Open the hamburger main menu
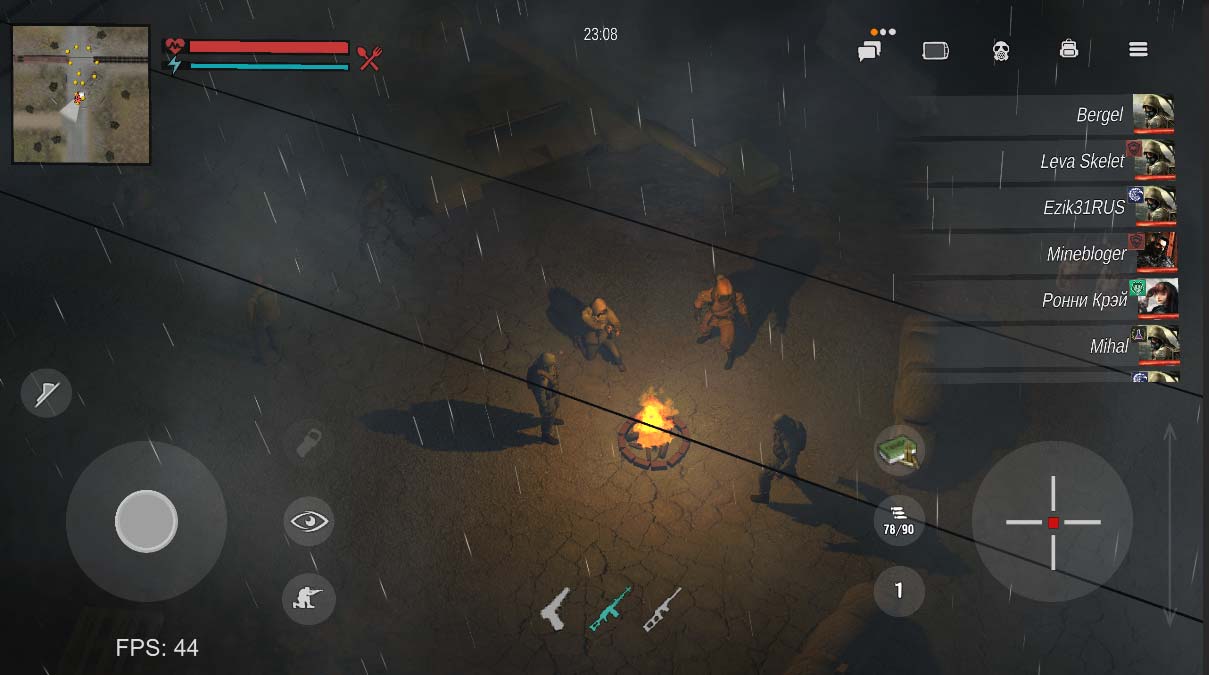Screen dimensions: 1209x675 [1138, 49]
